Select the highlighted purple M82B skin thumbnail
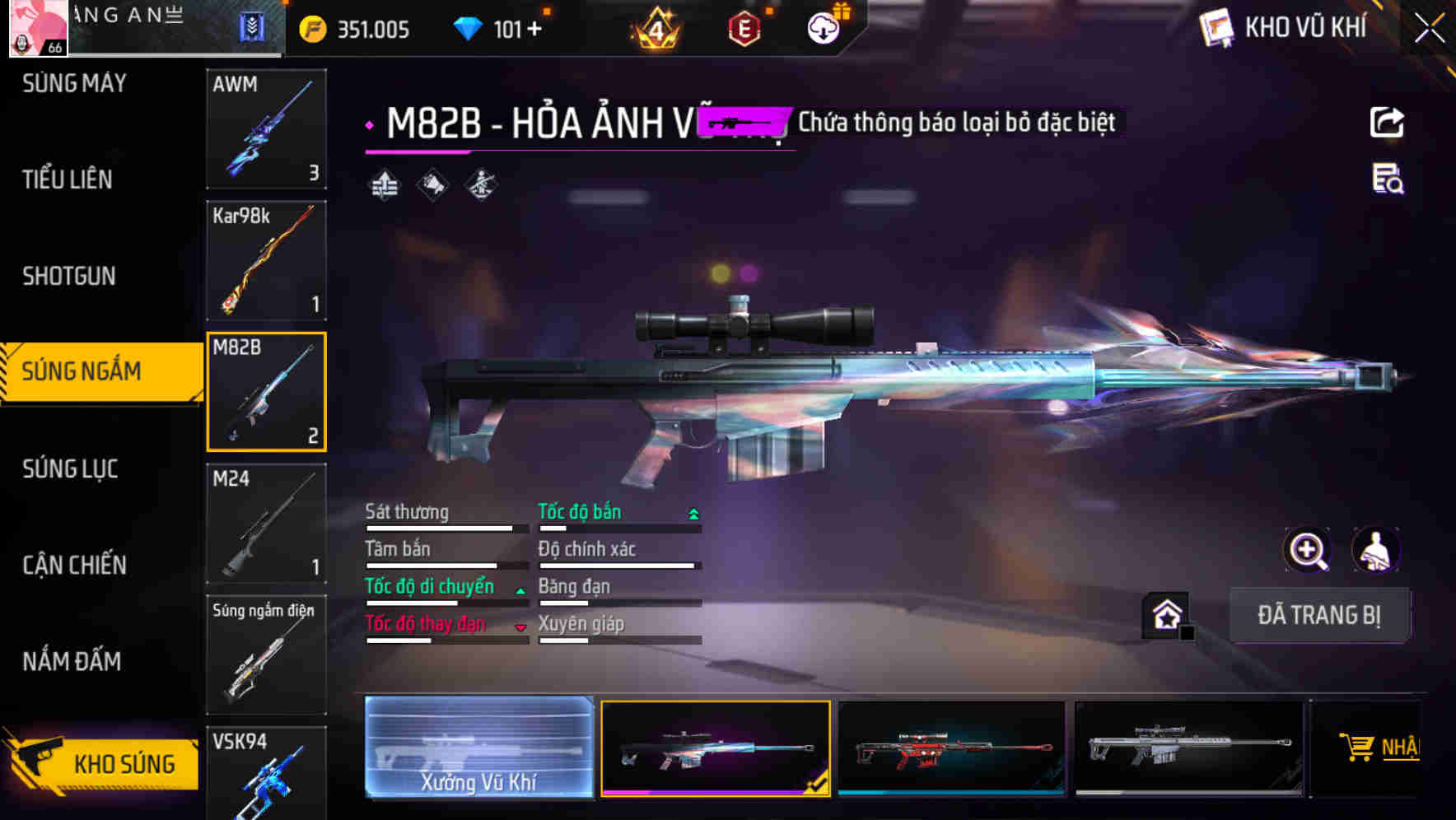The width and height of the screenshot is (1456, 820). pos(715,748)
